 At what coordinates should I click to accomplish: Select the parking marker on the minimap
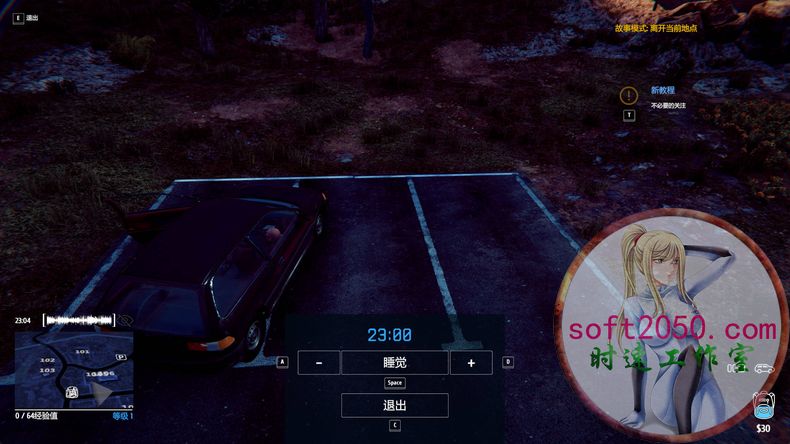121,357
